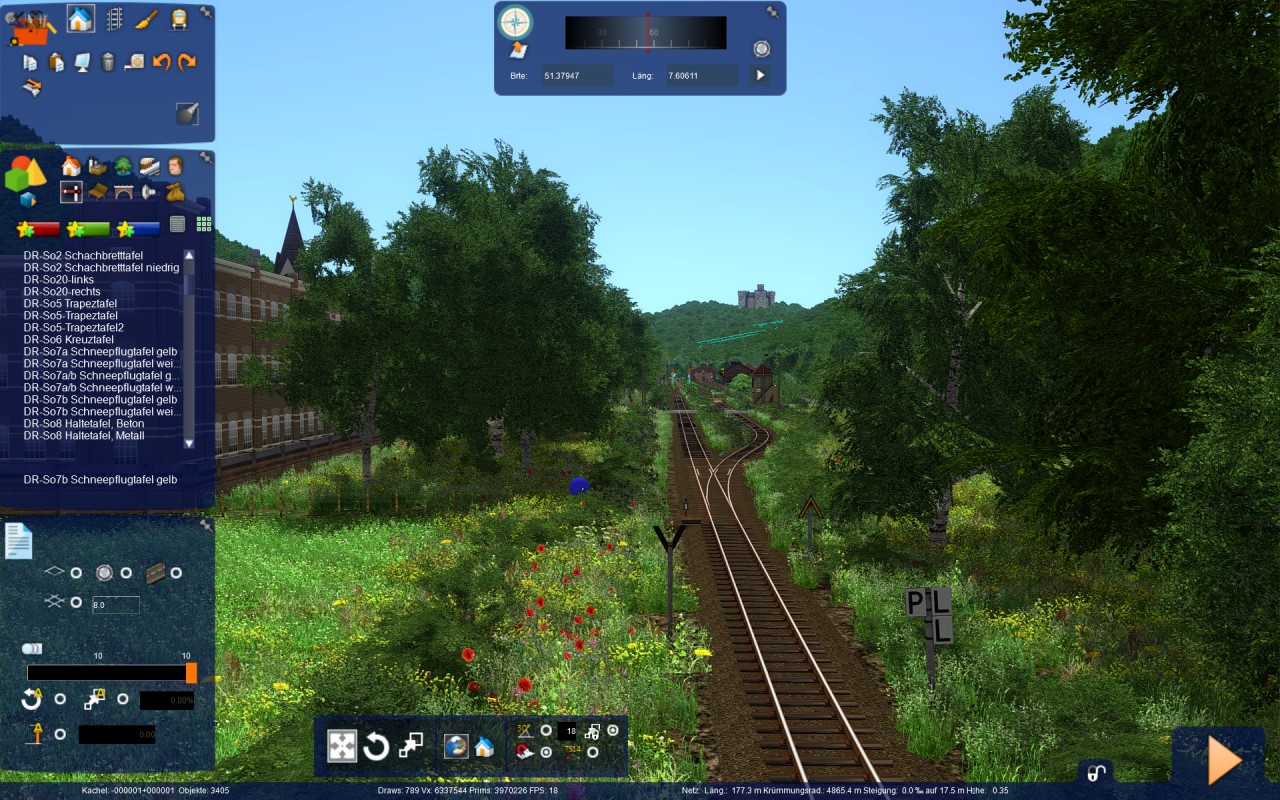The width and height of the screenshot is (1280, 800).
Task: Open the paintbrush terrain tool
Action: 146,18
